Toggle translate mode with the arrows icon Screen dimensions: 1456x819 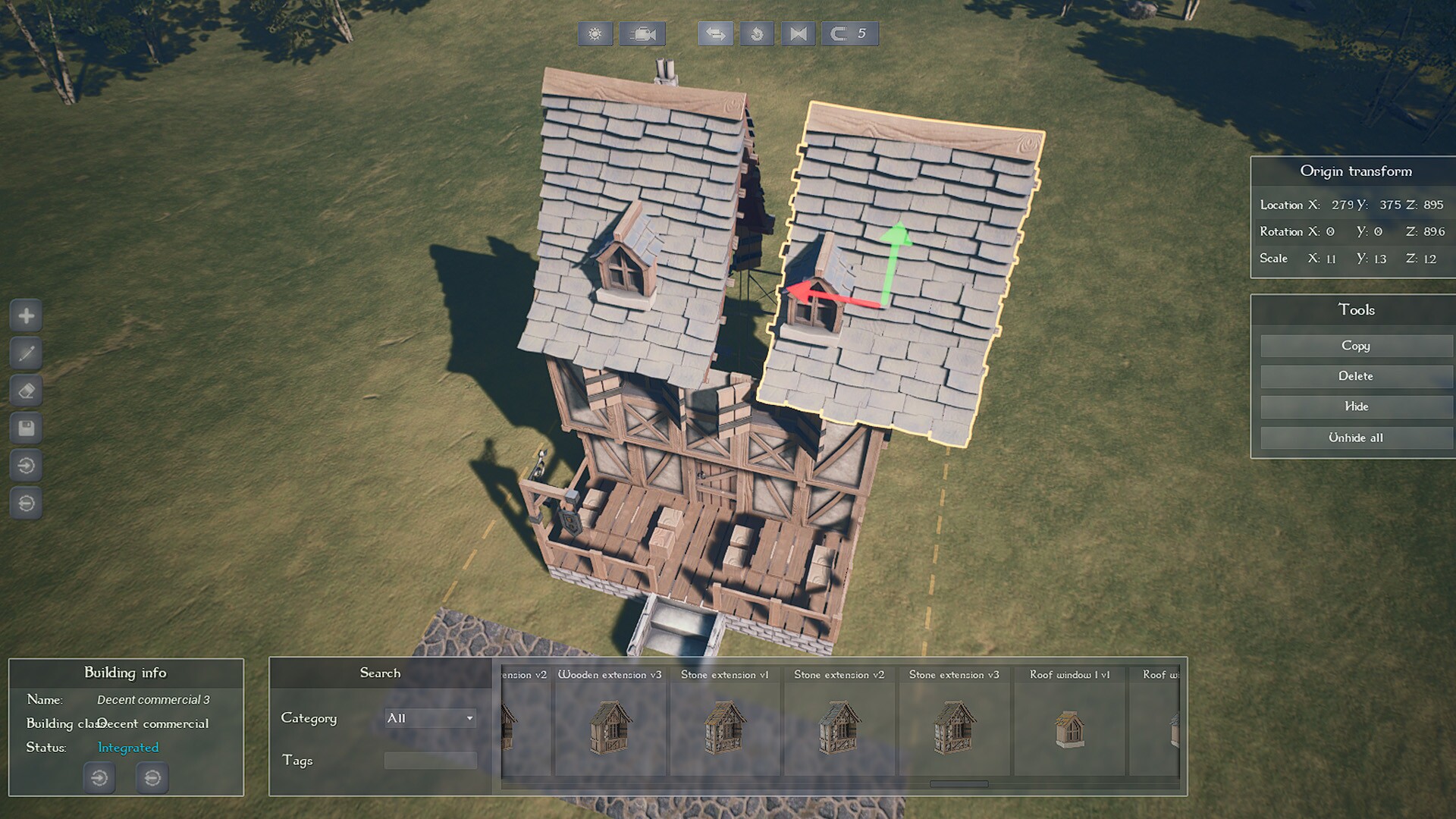click(x=714, y=33)
